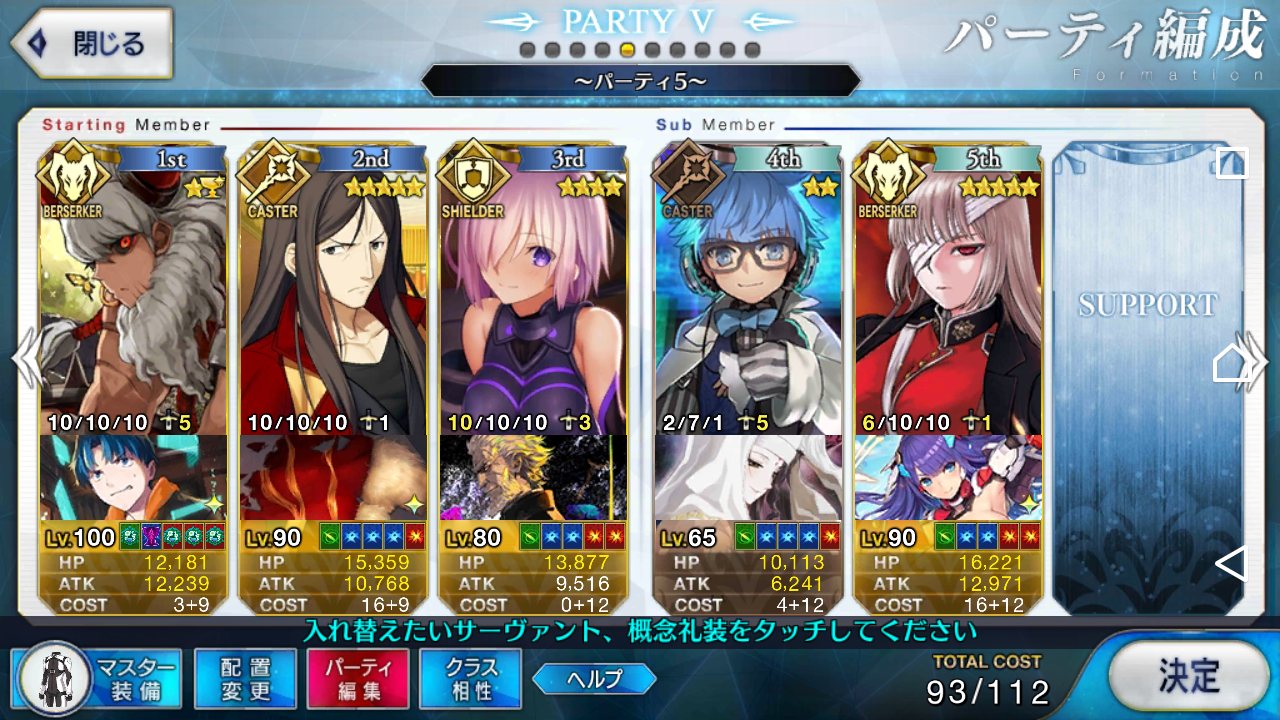
Task: Open パーティ編集 party edit
Action: pyautogui.click(x=358, y=679)
